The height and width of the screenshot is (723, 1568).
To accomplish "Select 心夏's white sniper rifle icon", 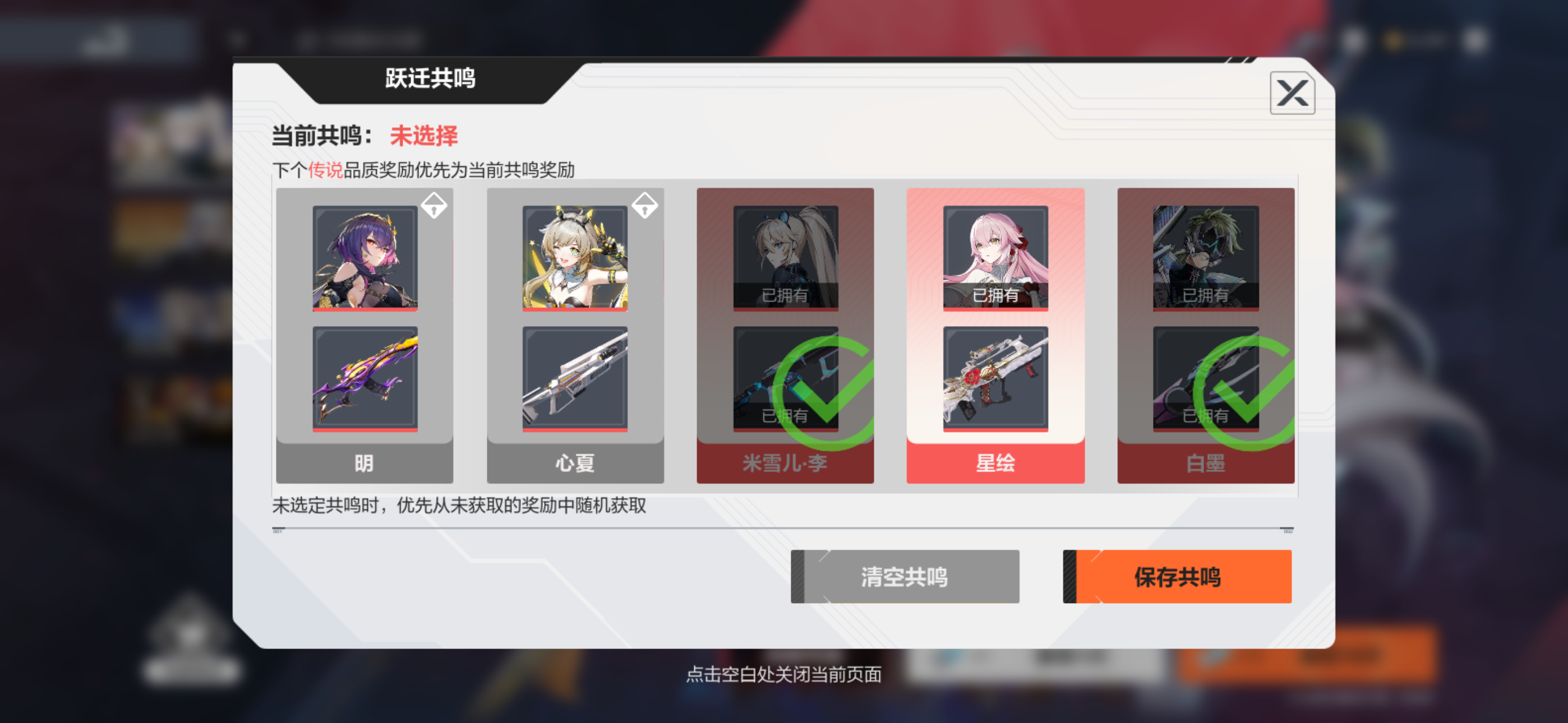I will [x=574, y=378].
